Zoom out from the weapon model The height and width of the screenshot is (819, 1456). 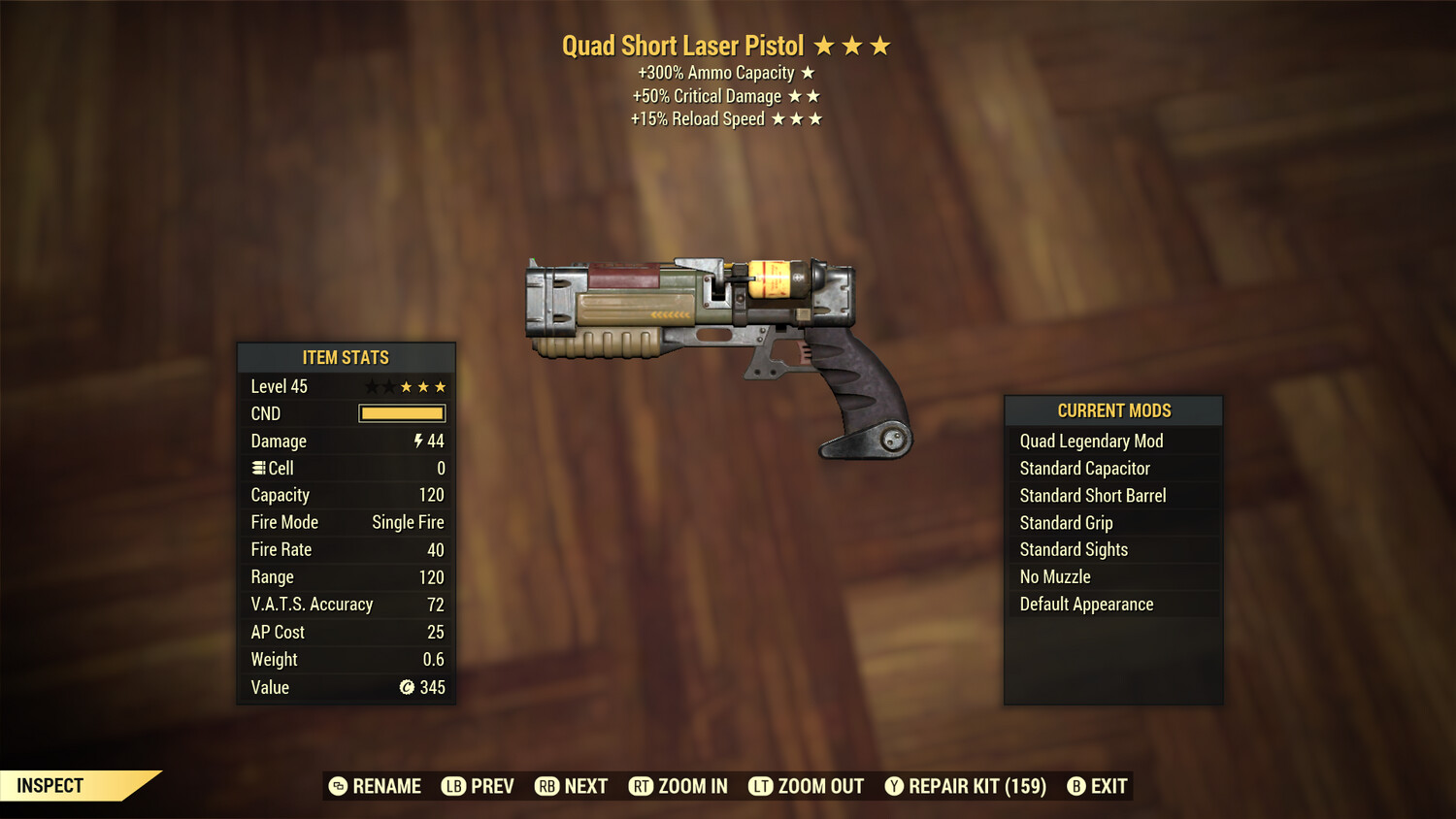[807, 786]
